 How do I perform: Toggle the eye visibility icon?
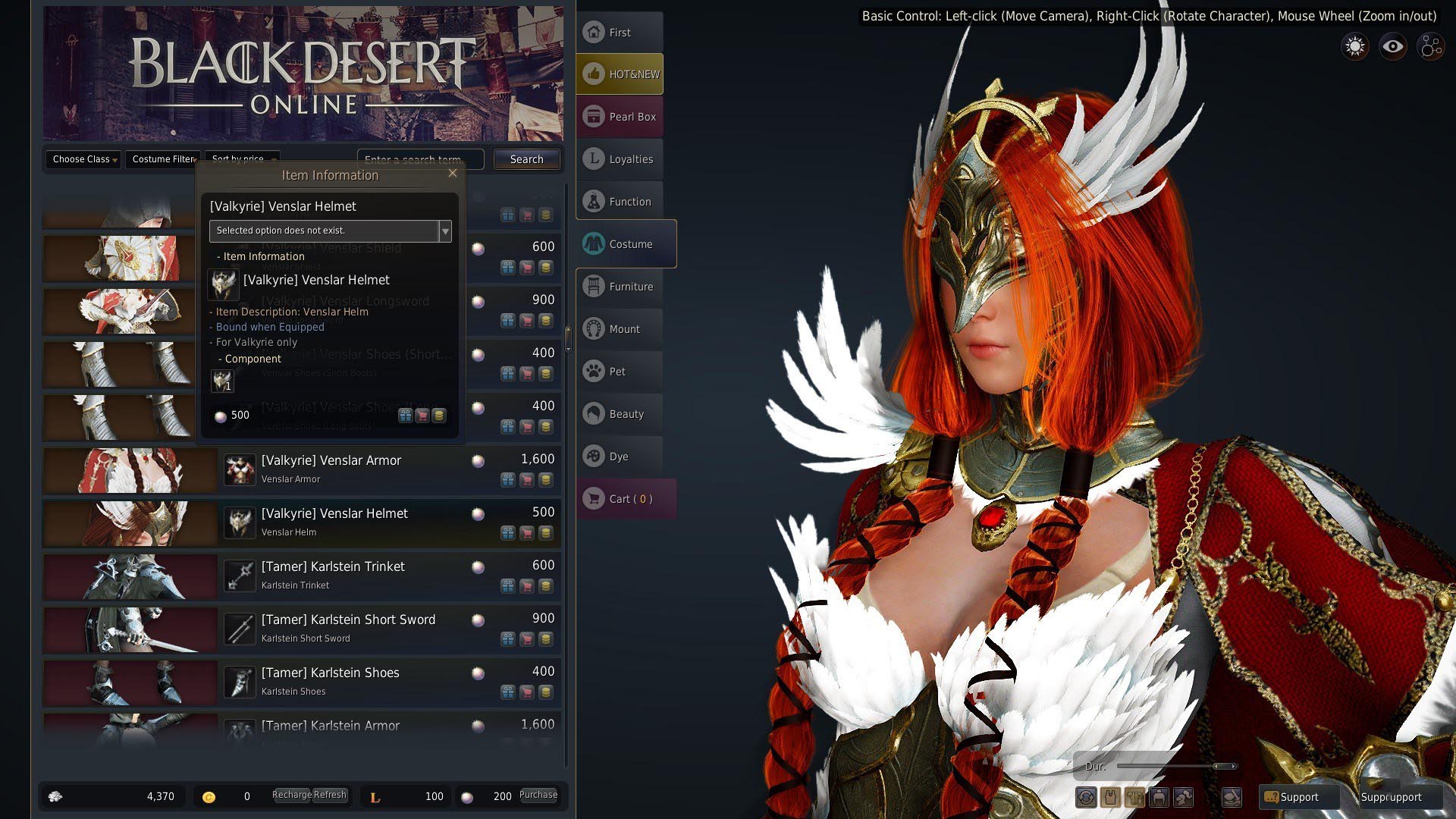click(x=1392, y=47)
